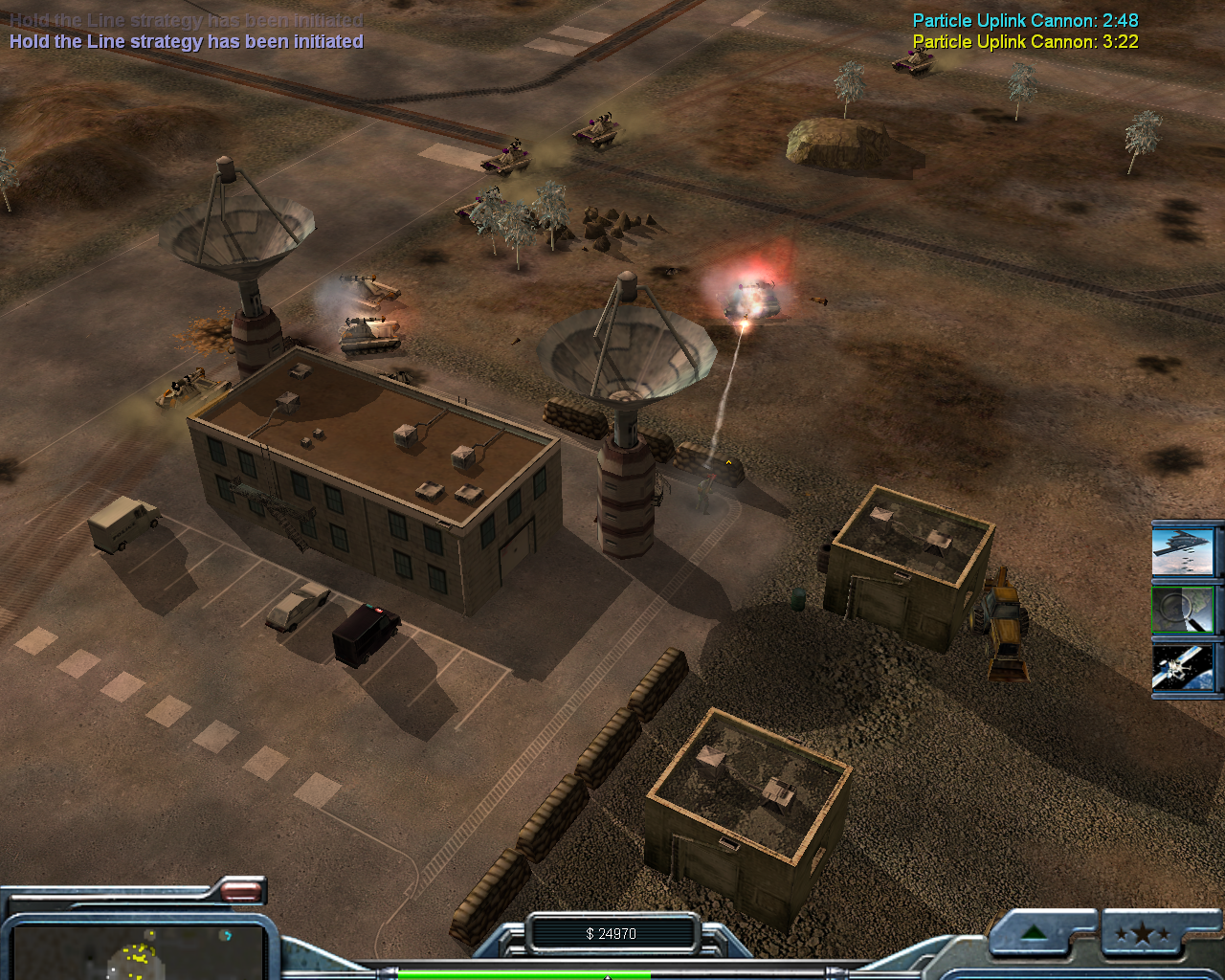
Task: Trigger the spy satellite power shortcut
Action: coord(1183,668)
